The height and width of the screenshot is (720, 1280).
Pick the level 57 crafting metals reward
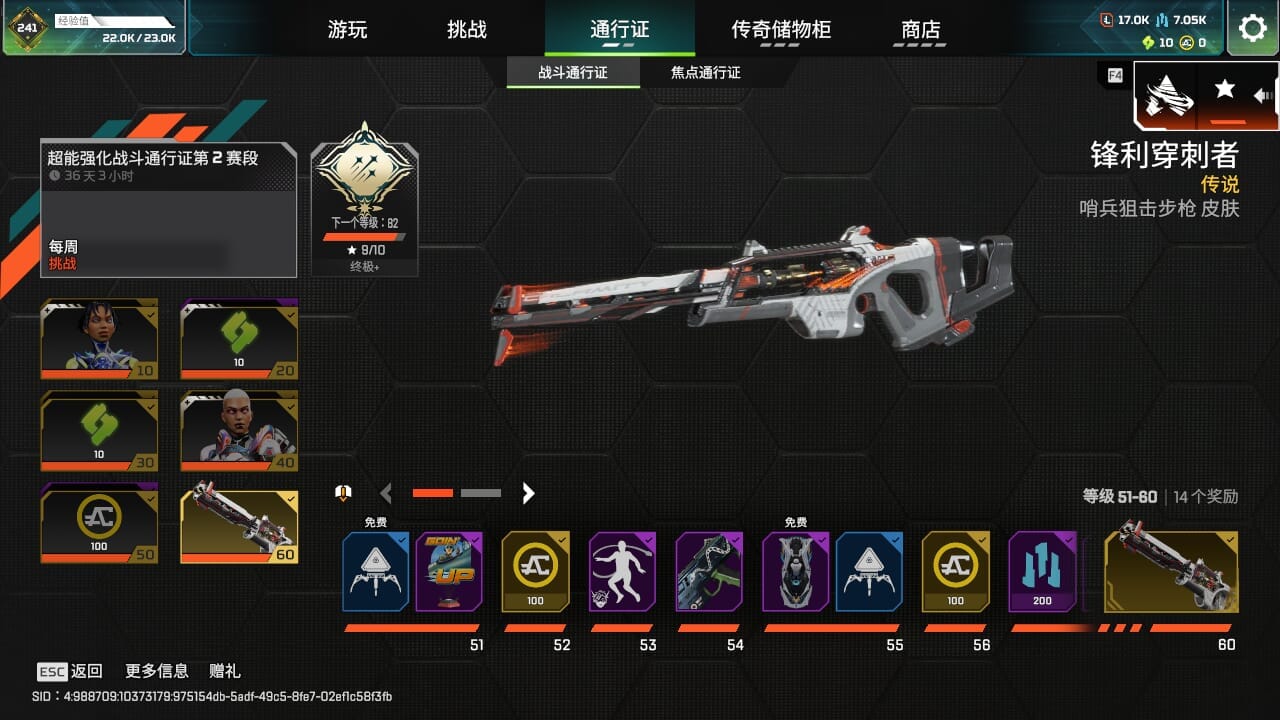1042,571
